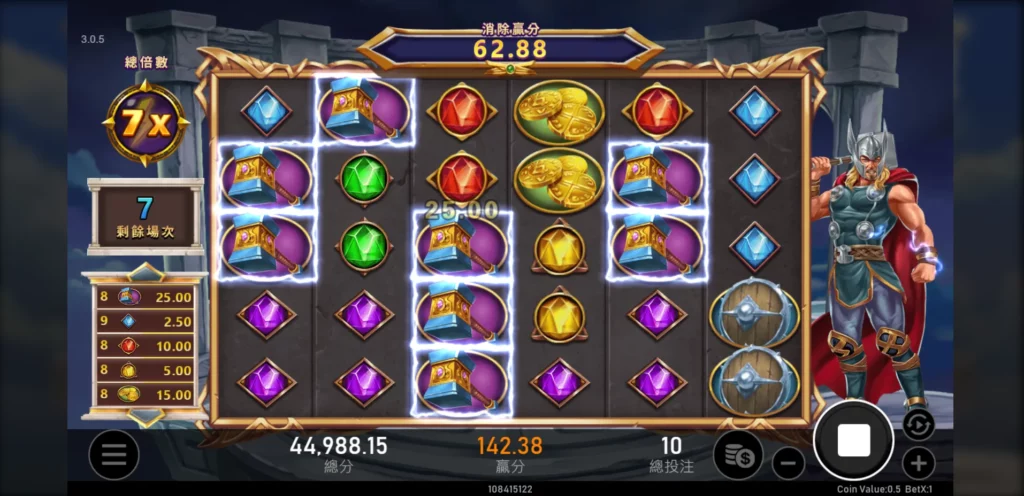Viewport: 1024px width, 496px height.
Task: Click the win history panel's bottom arrow
Action: [145, 416]
